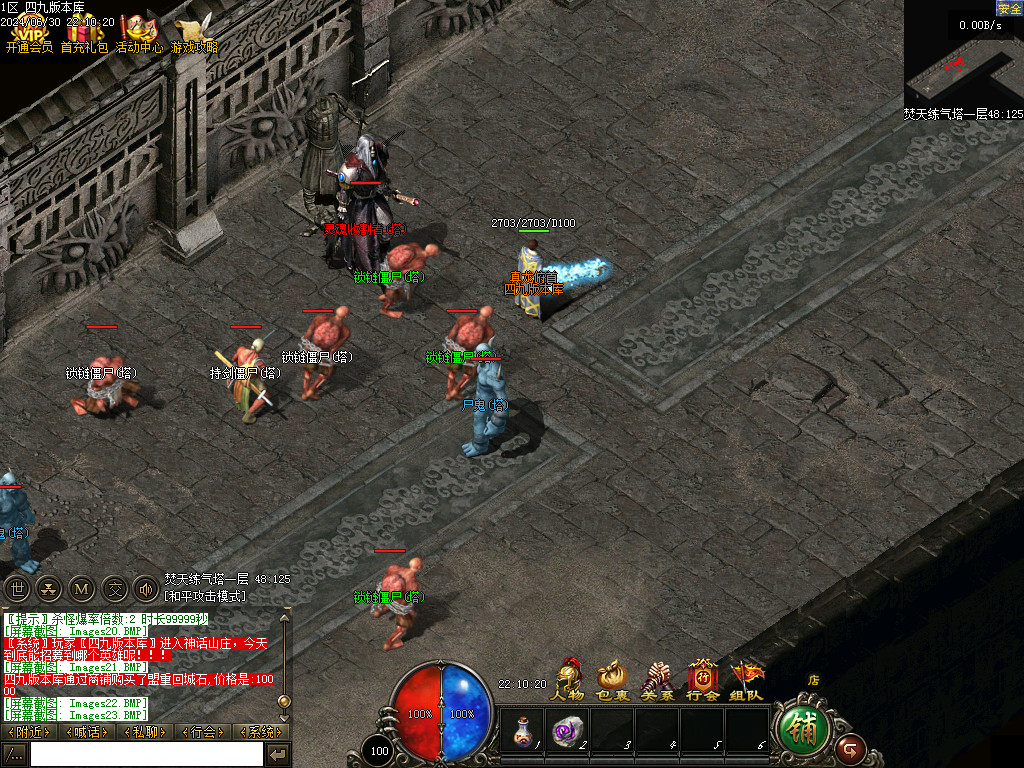Open the relations (关系) panel
The width and height of the screenshot is (1024, 768).
tap(657, 680)
